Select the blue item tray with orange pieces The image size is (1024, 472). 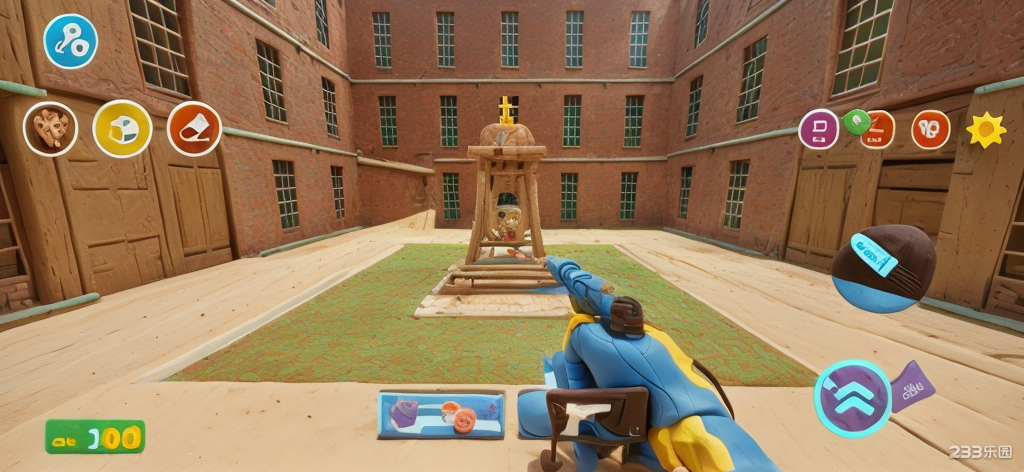pyautogui.click(x=441, y=414)
